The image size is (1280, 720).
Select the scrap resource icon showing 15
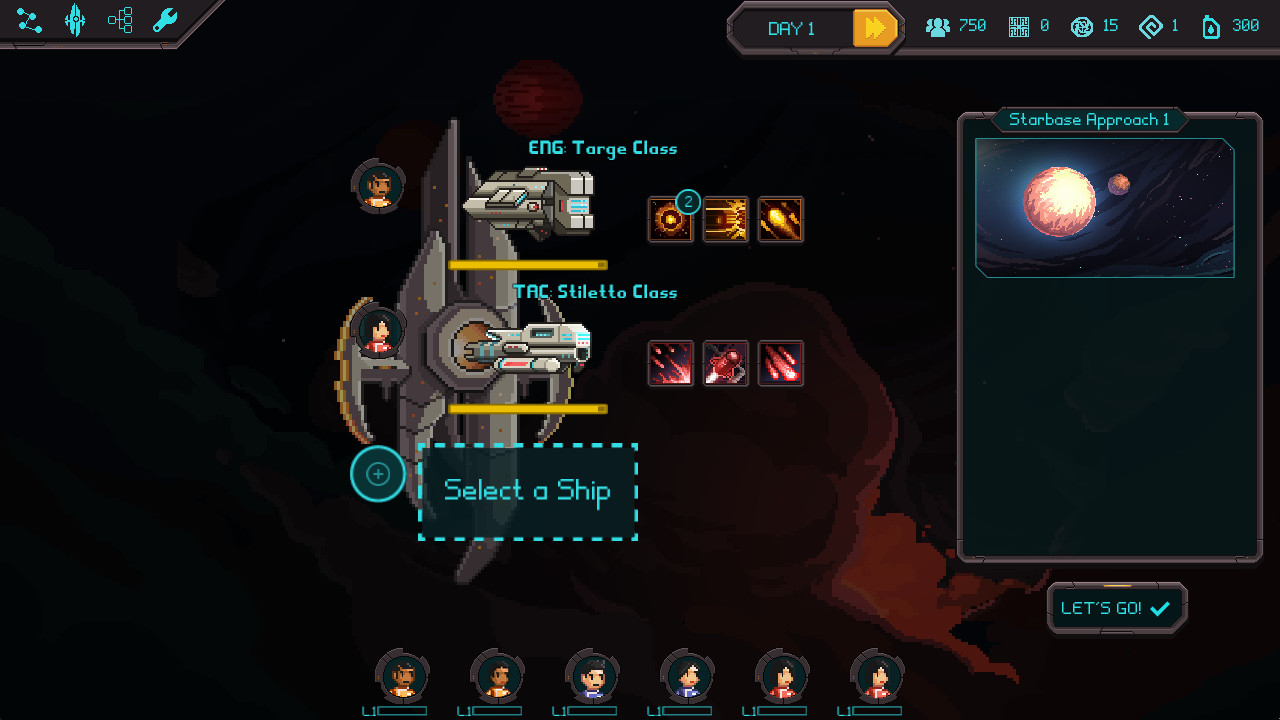1081,25
